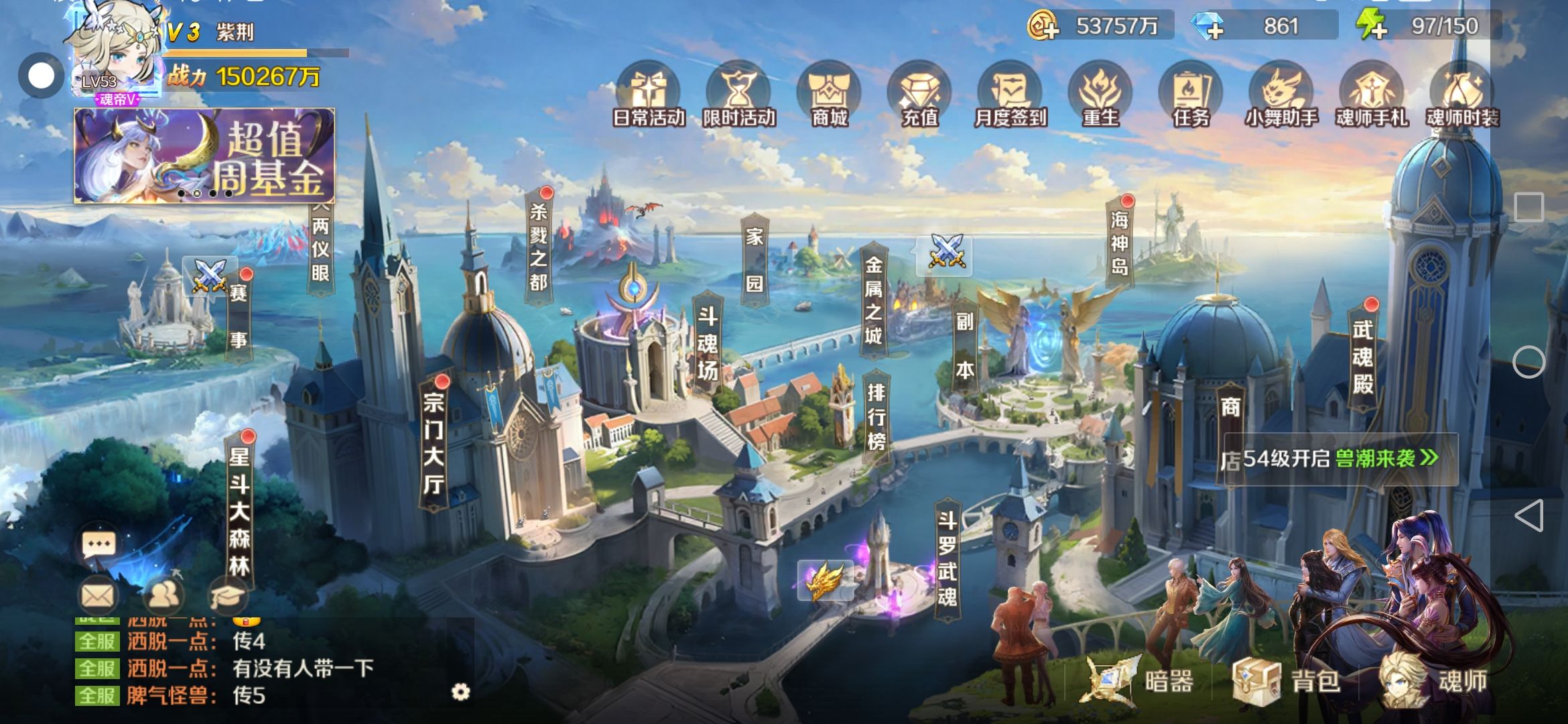Open chat settings gear icon
Screen dimensions: 1568x724
[x=461, y=692]
